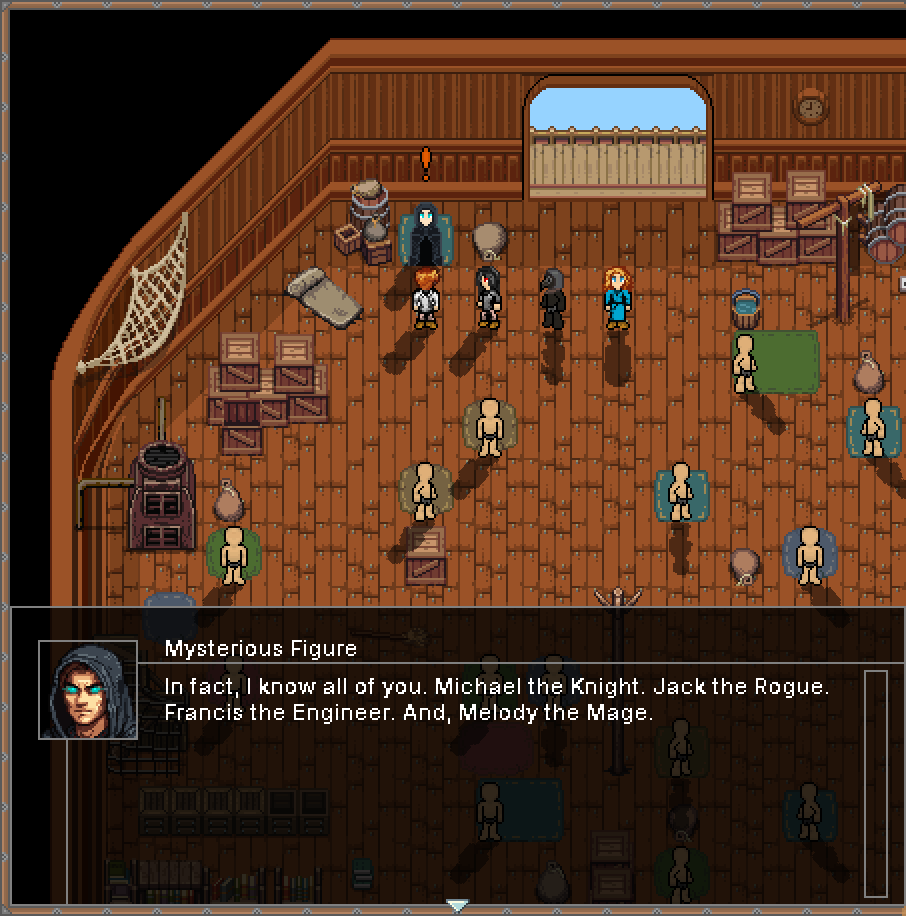Viewport: 906px width, 916px height.
Task: Click the Mysterious Figure dialogue text box
Action: coord(498,701)
